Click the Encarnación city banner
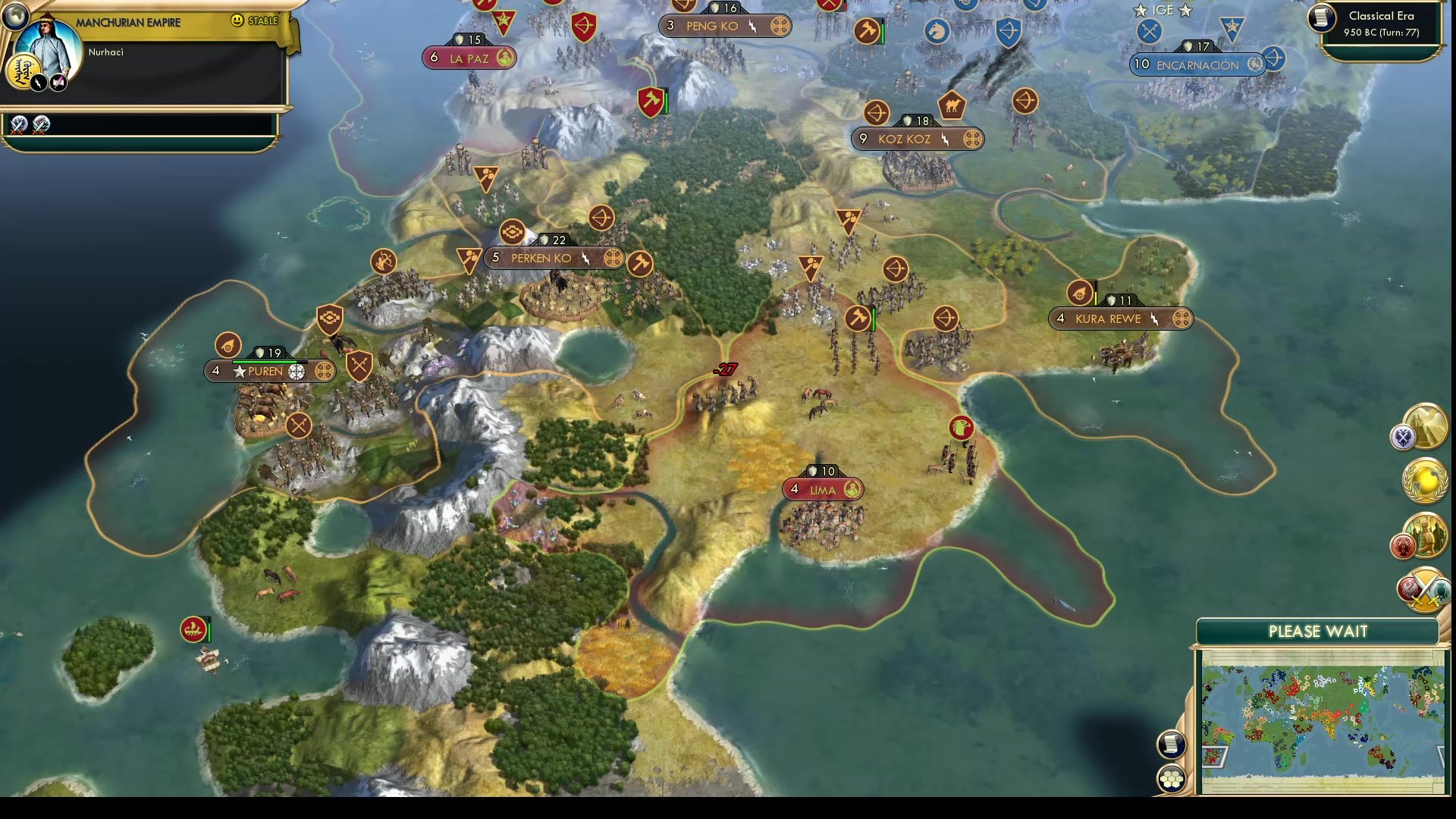The height and width of the screenshot is (819, 1456). 1197,65
